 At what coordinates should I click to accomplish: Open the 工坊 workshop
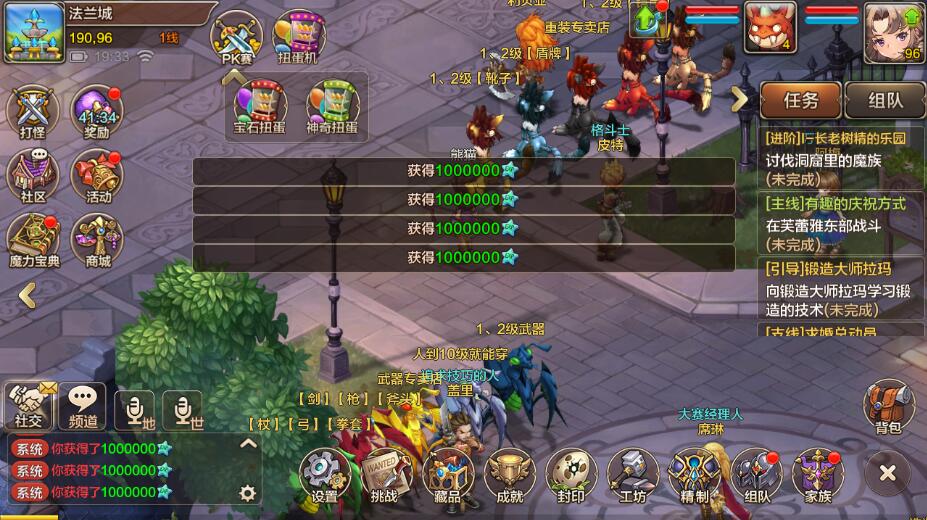click(x=632, y=473)
